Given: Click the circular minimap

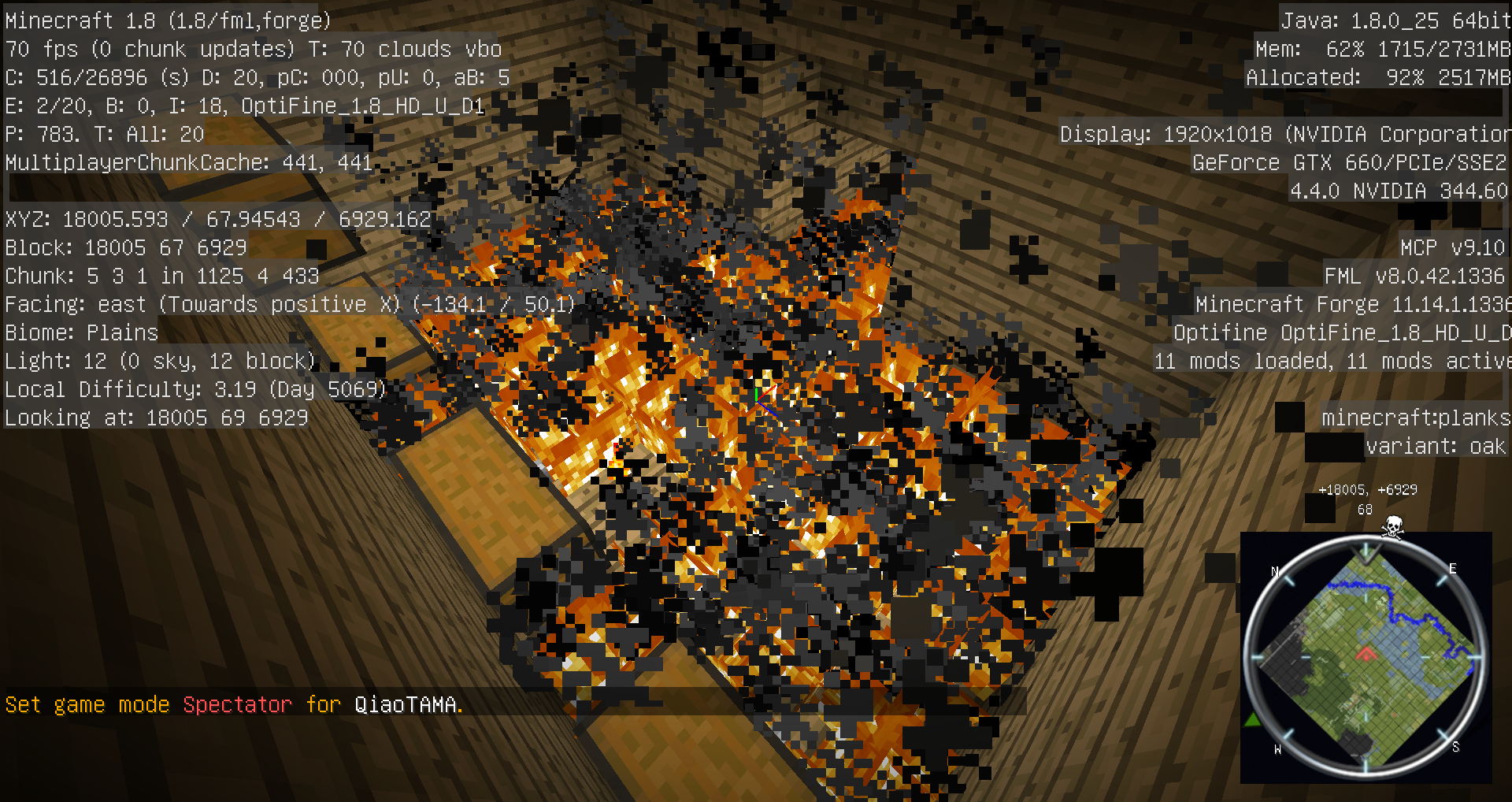Looking at the screenshot, I should (1366, 657).
